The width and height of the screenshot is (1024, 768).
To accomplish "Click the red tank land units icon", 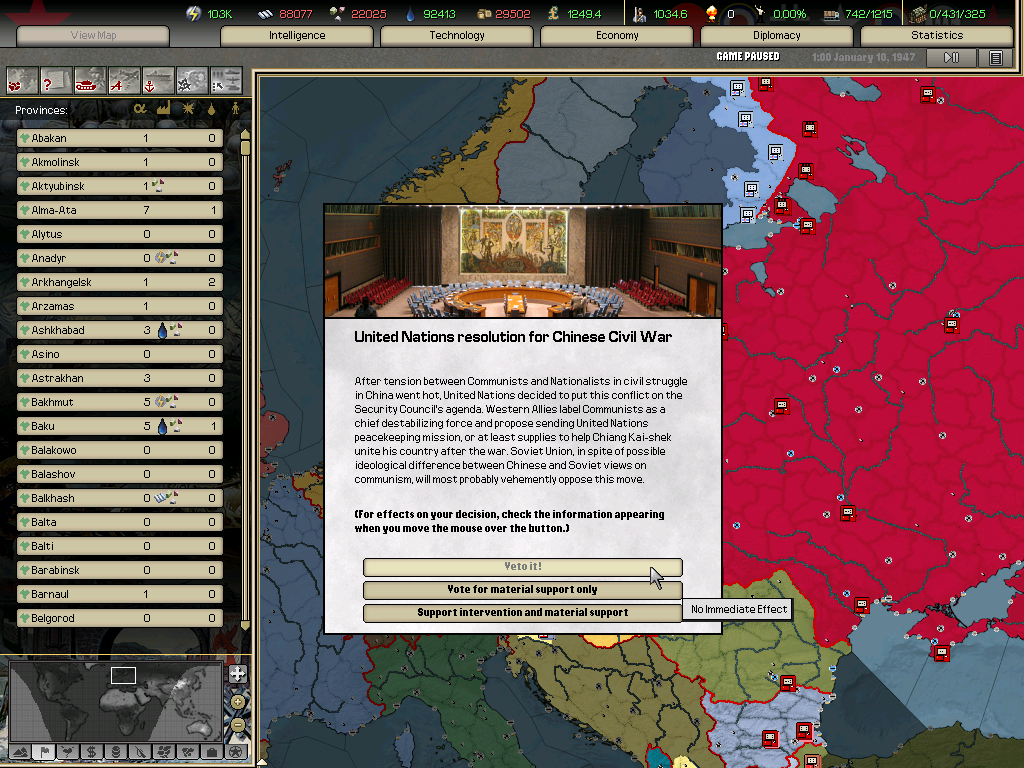I will [89, 79].
